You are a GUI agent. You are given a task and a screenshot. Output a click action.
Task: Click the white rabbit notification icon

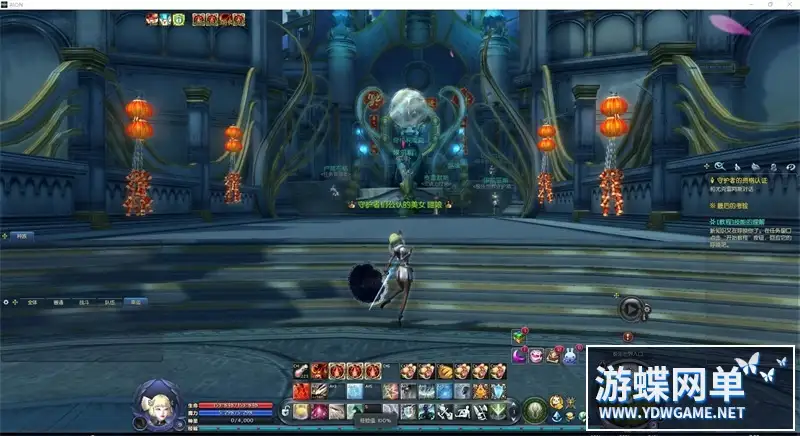(569, 355)
